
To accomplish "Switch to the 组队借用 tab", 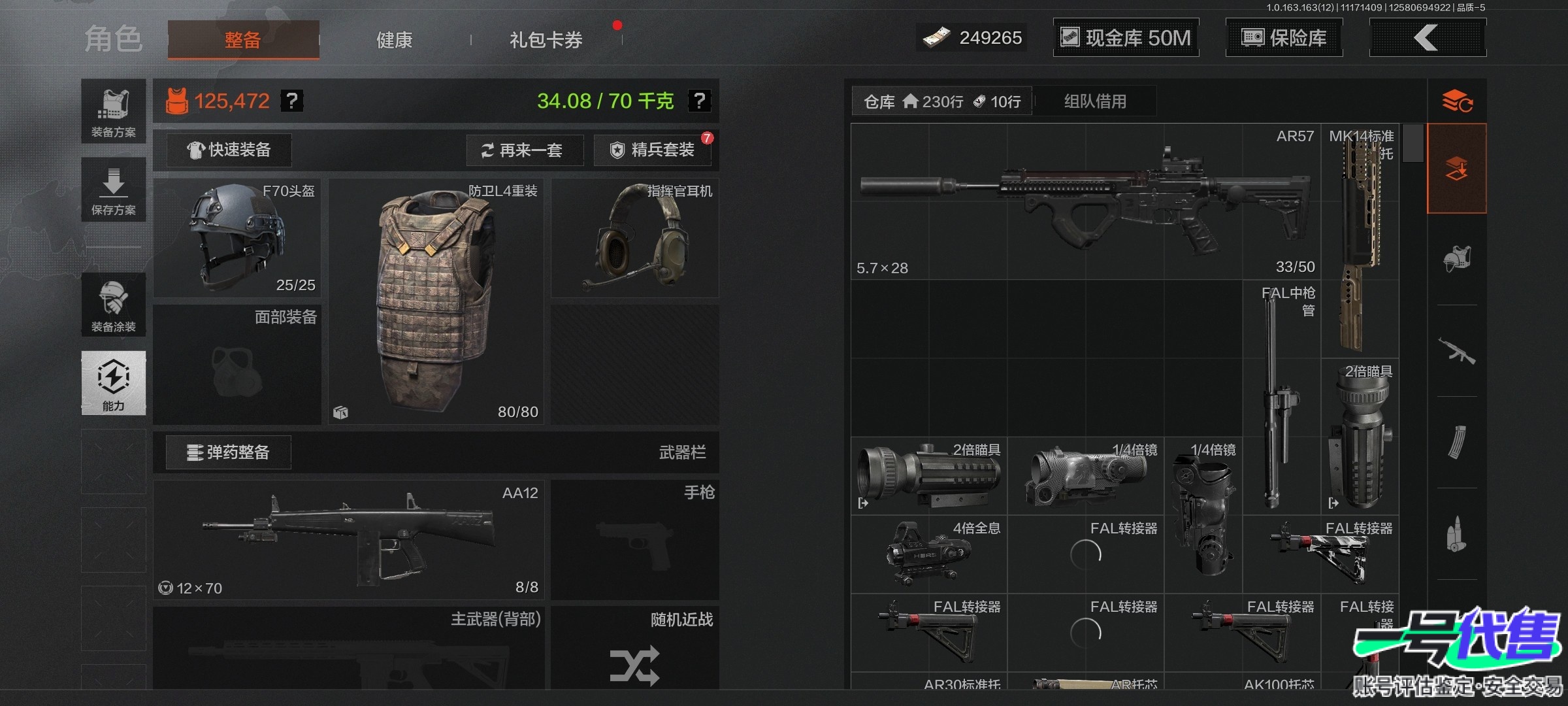I will click(1095, 101).
